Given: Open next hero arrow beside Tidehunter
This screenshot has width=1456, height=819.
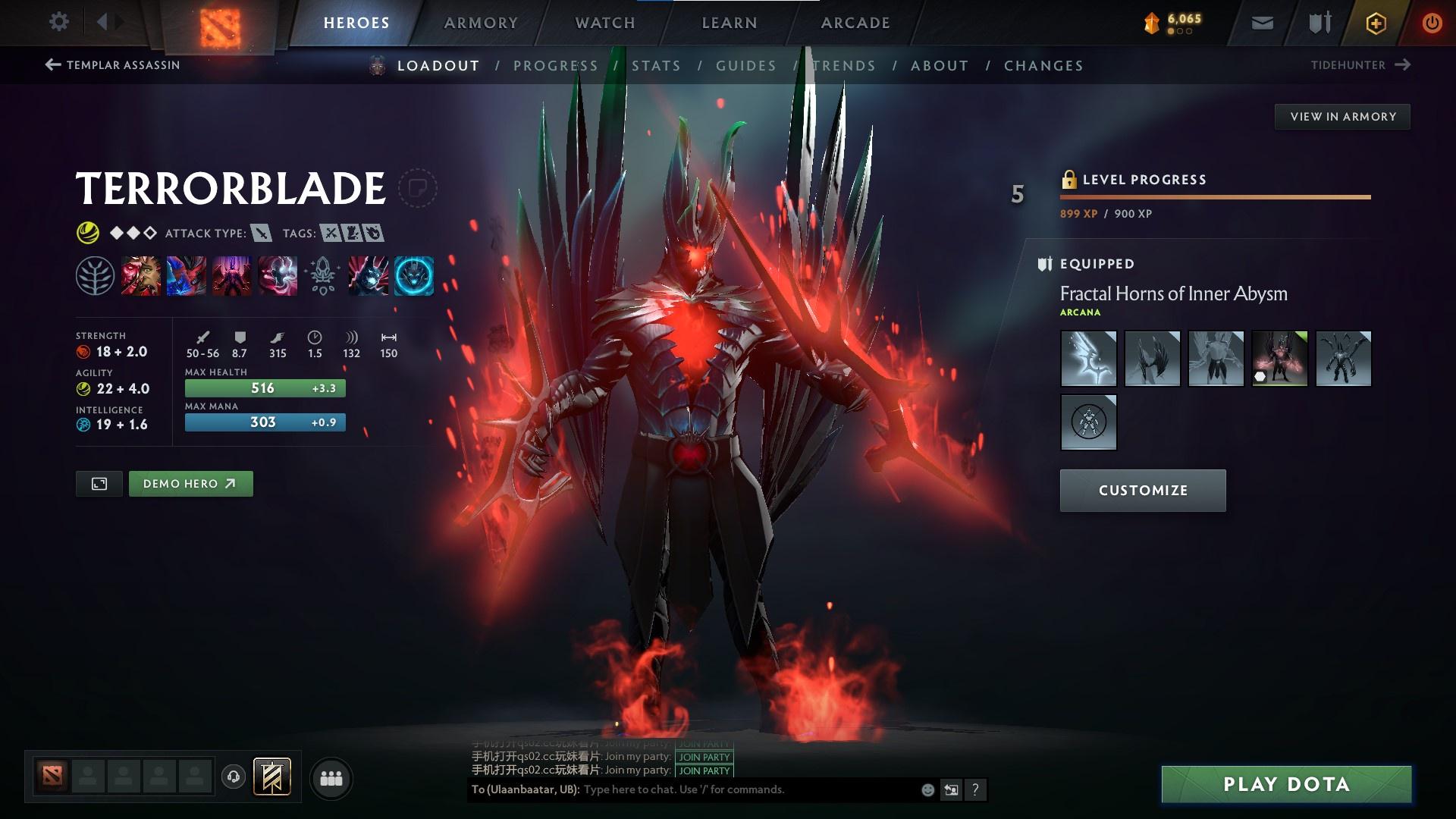Looking at the screenshot, I should pyautogui.click(x=1404, y=65).
